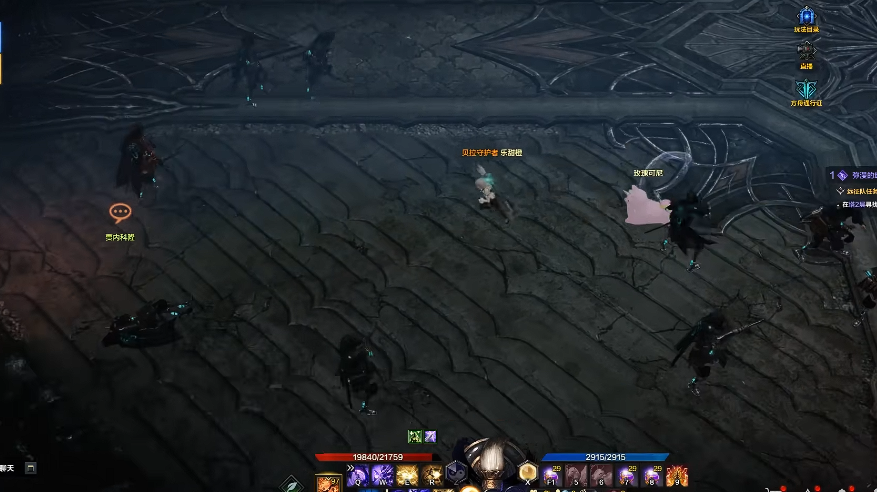This screenshot has width=877, height=492.
Task: Open the 玩法目录 menu icon
Action: [806, 16]
